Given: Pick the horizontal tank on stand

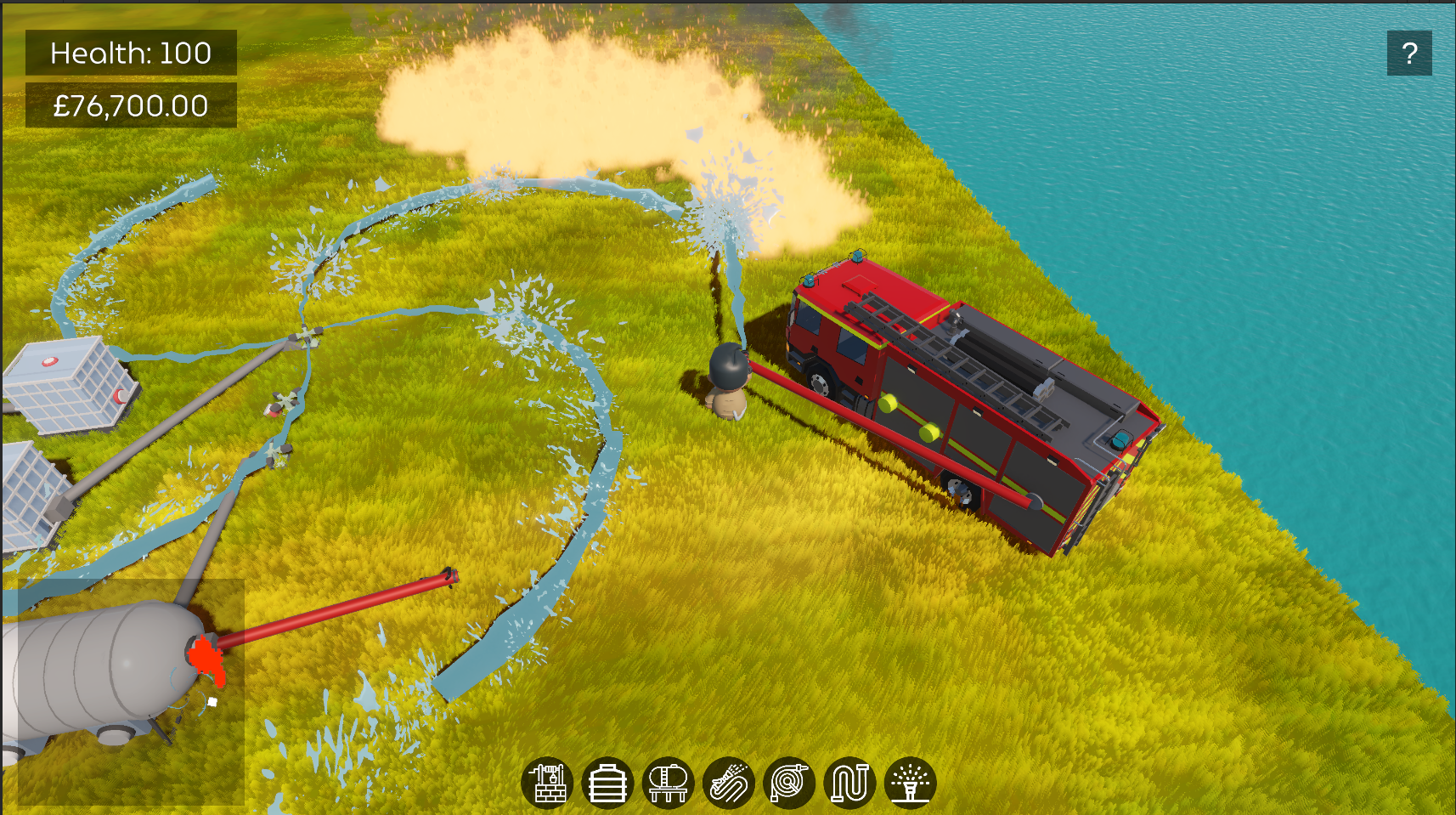Looking at the screenshot, I should [x=668, y=782].
